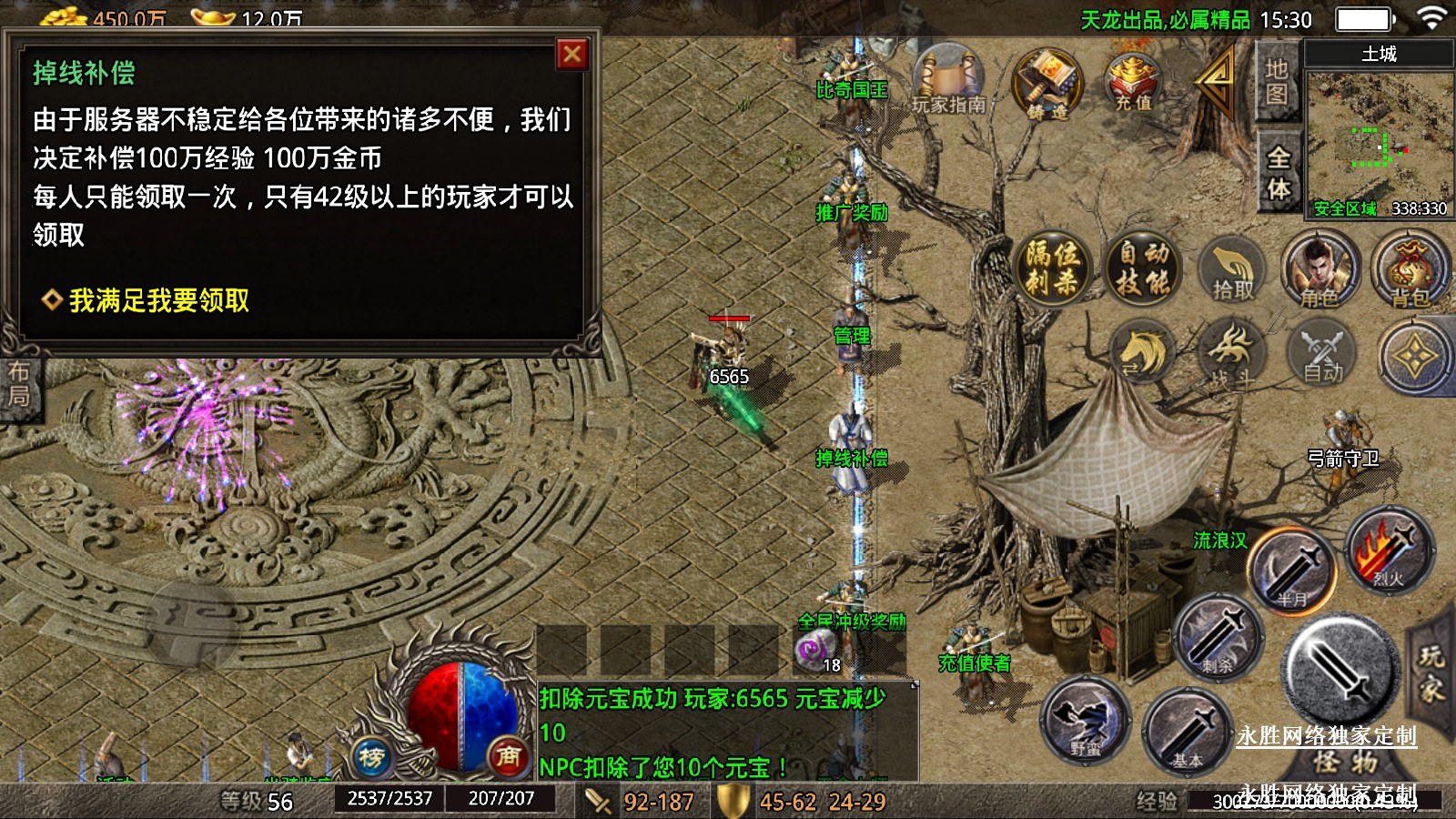
Task: Open the 玩家指南 player guide
Action: pos(949,83)
